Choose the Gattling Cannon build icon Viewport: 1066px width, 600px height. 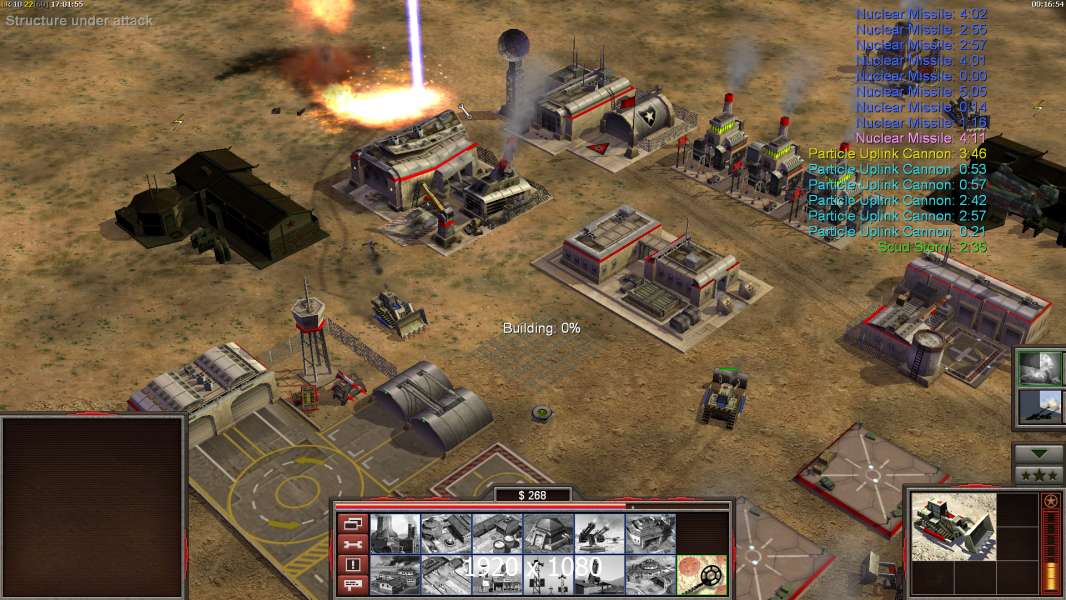pos(598,533)
